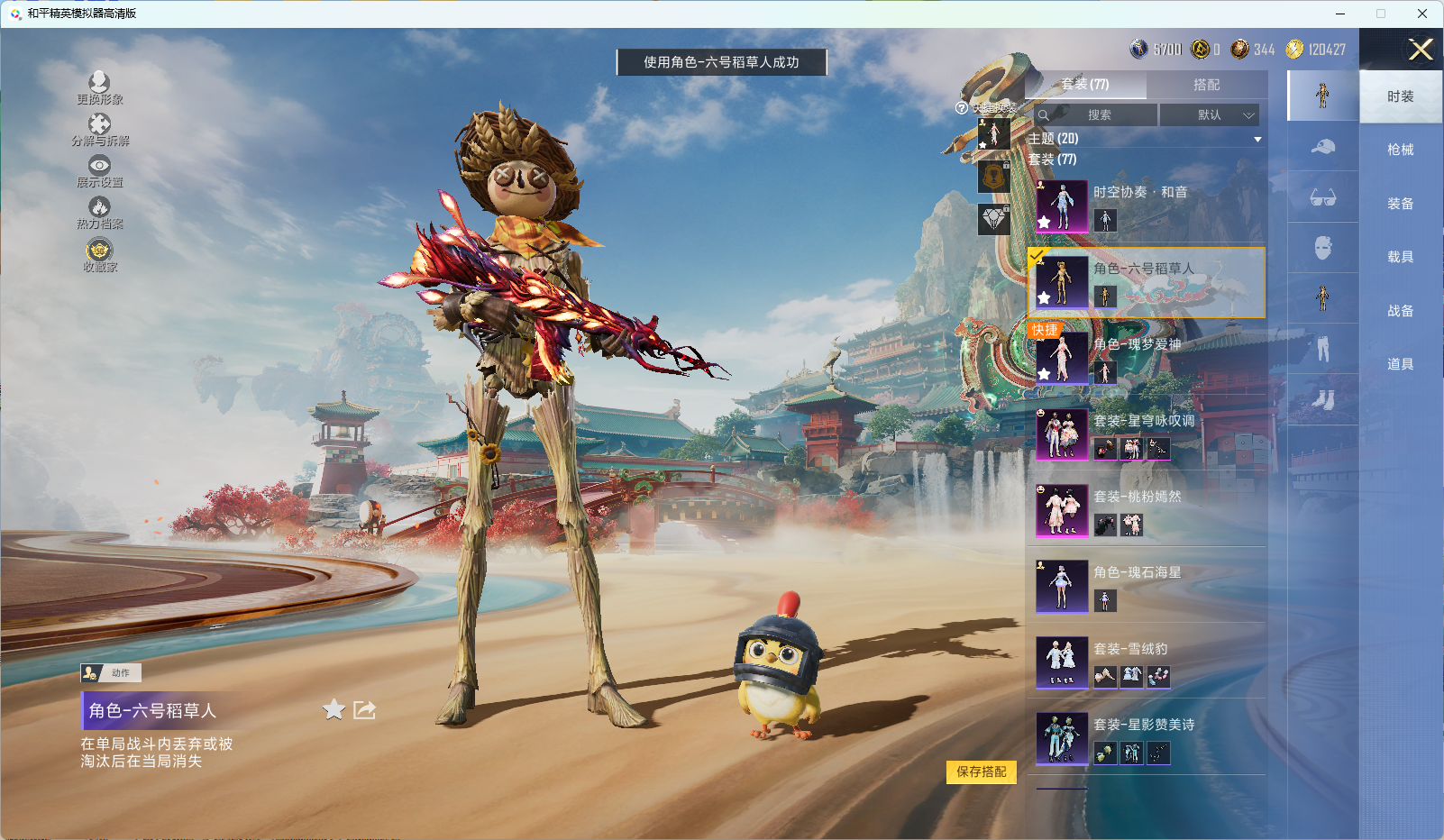Open the 收藏家 collector page

[99, 255]
